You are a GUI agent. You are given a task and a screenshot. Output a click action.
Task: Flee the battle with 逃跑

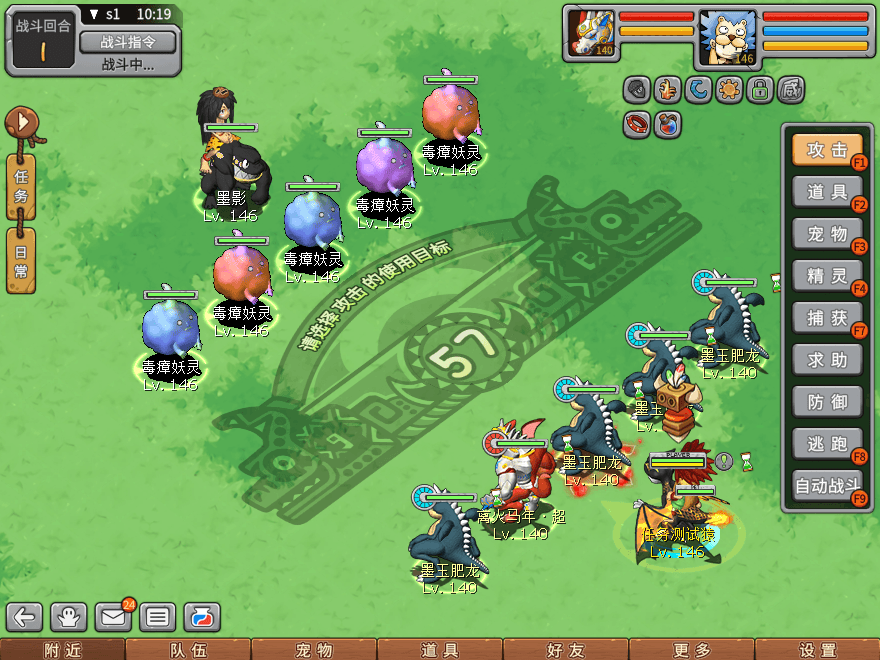[x=826, y=444]
